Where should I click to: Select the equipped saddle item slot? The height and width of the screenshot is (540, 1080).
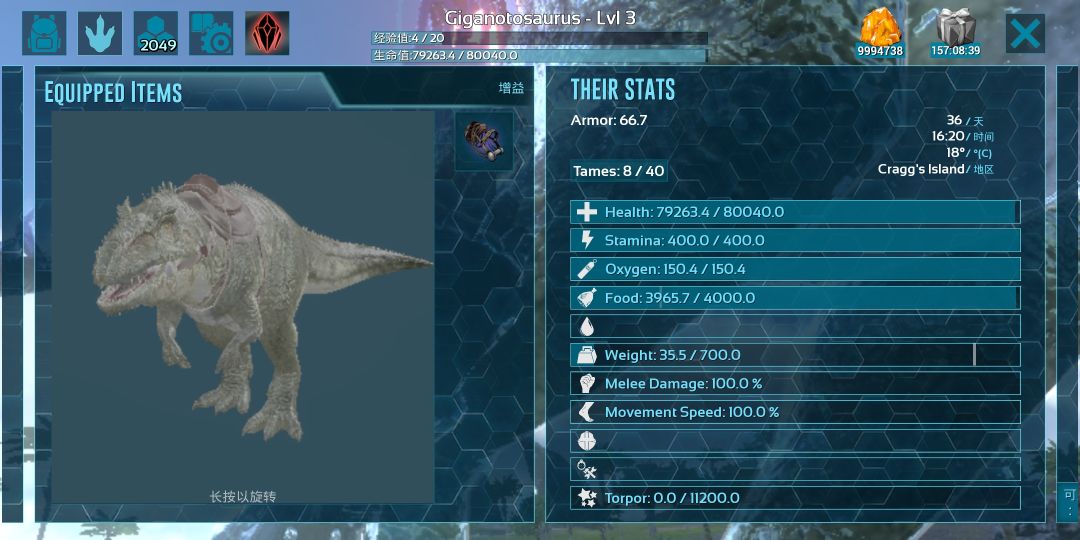point(484,141)
